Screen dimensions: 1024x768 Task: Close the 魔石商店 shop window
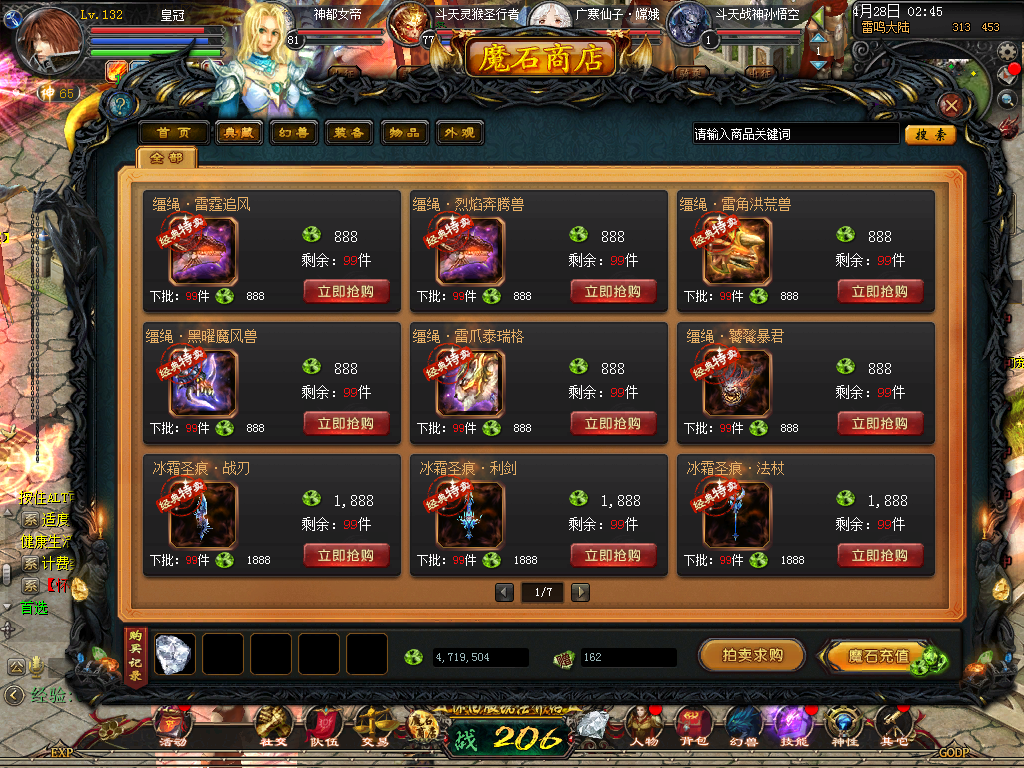pyautogui.click(x=951, y=105)
